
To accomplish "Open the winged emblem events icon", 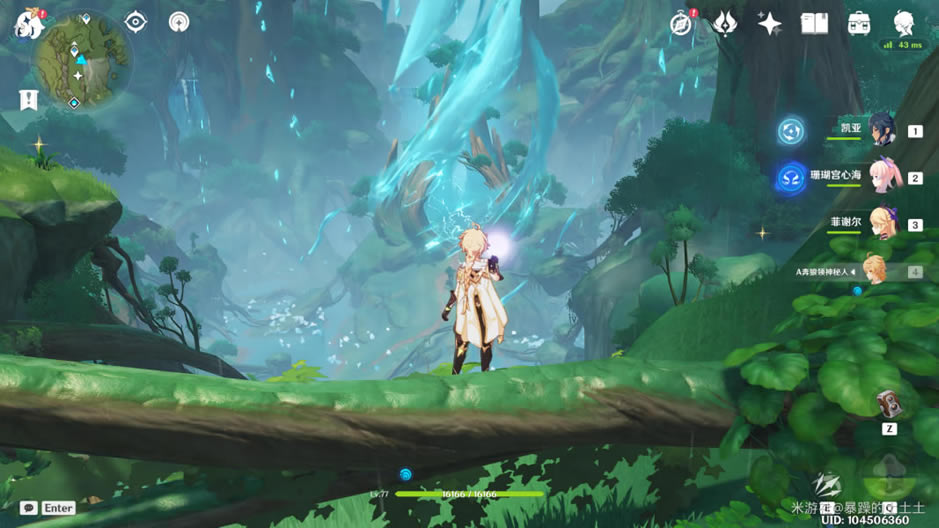I will pos(725,24).
